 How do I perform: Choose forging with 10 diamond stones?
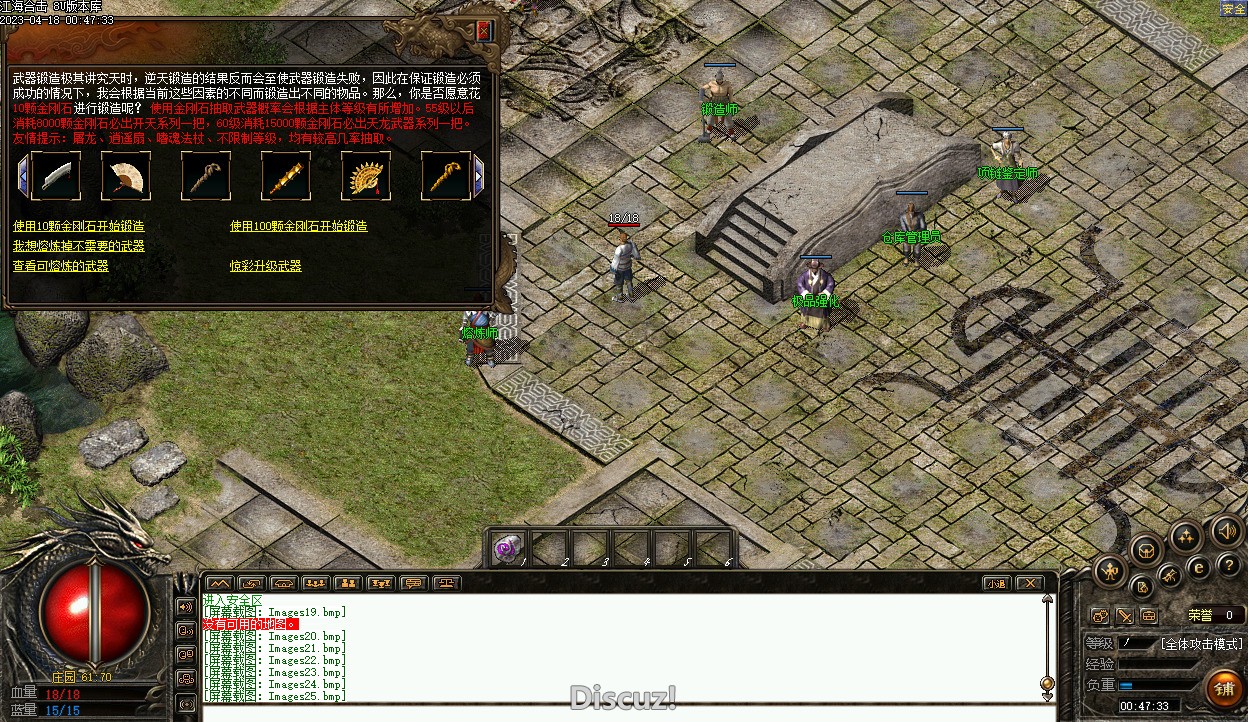coord(78,227)
